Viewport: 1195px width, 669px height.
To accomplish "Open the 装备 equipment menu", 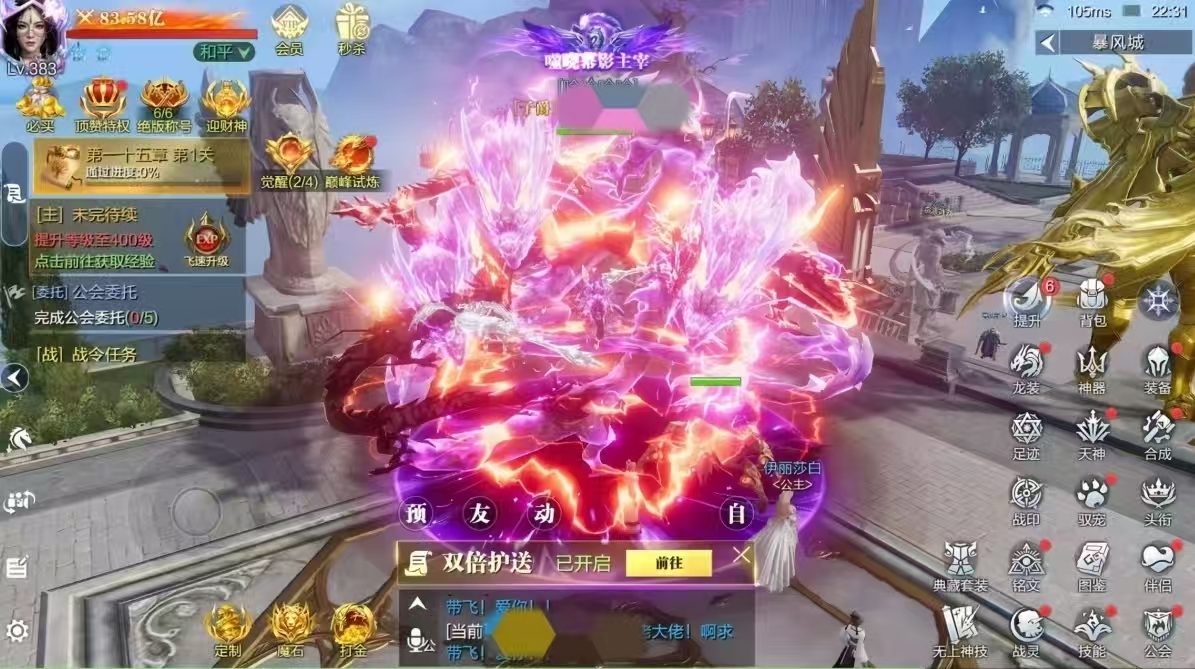I will [x=1158, y=366].
